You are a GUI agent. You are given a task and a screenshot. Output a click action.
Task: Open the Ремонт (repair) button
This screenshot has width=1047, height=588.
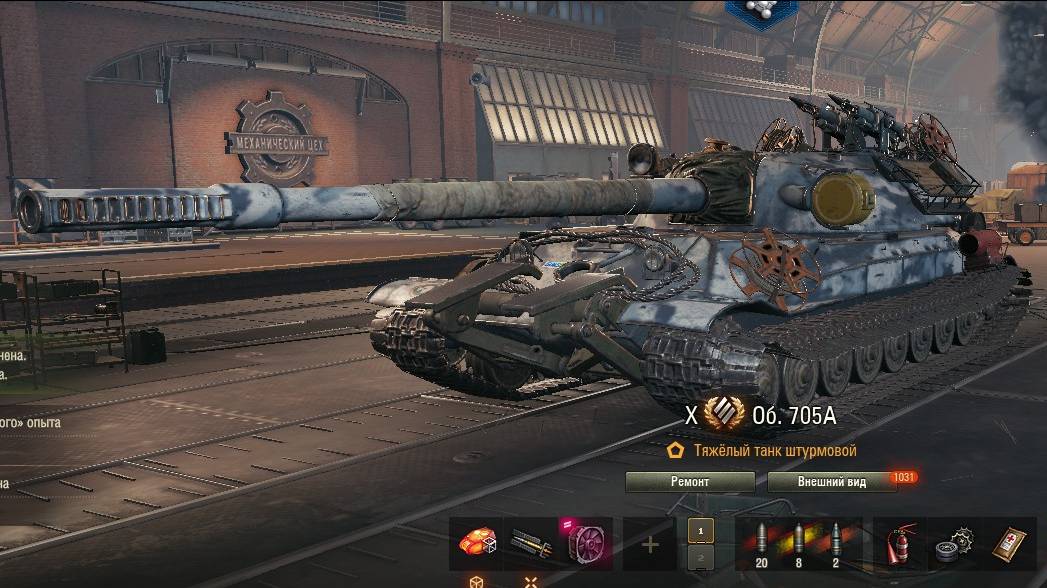click(x=690, y=482)
